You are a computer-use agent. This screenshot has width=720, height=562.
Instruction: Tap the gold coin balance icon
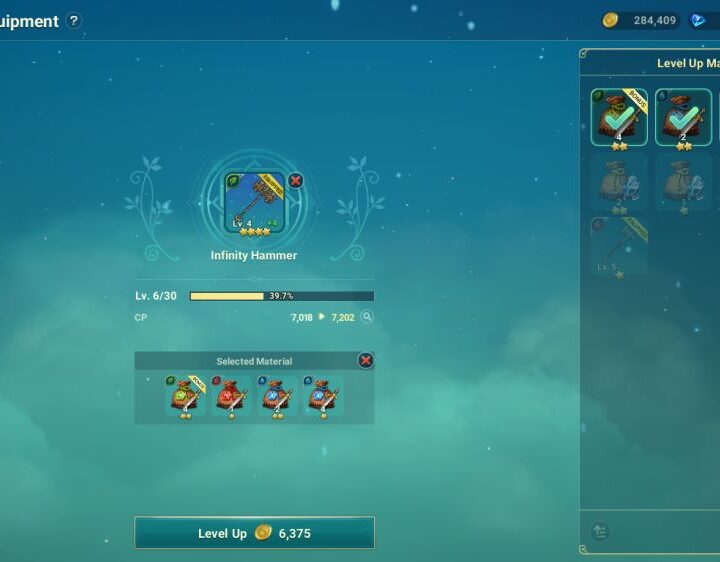point(610,20)
